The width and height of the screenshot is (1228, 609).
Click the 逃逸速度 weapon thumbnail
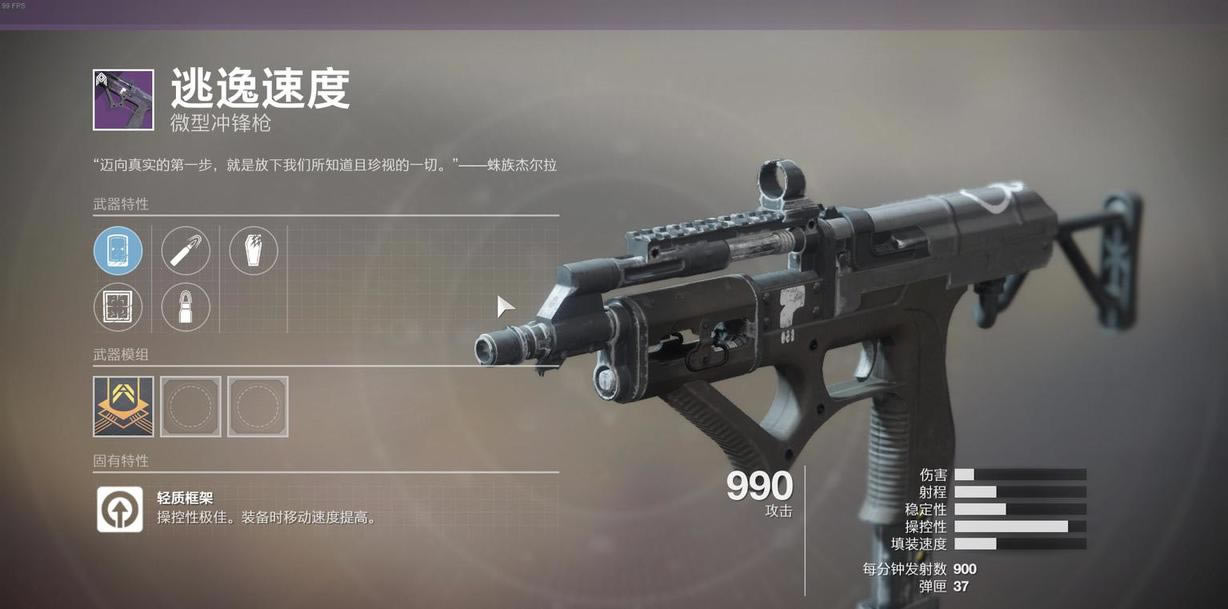point(123,99)
